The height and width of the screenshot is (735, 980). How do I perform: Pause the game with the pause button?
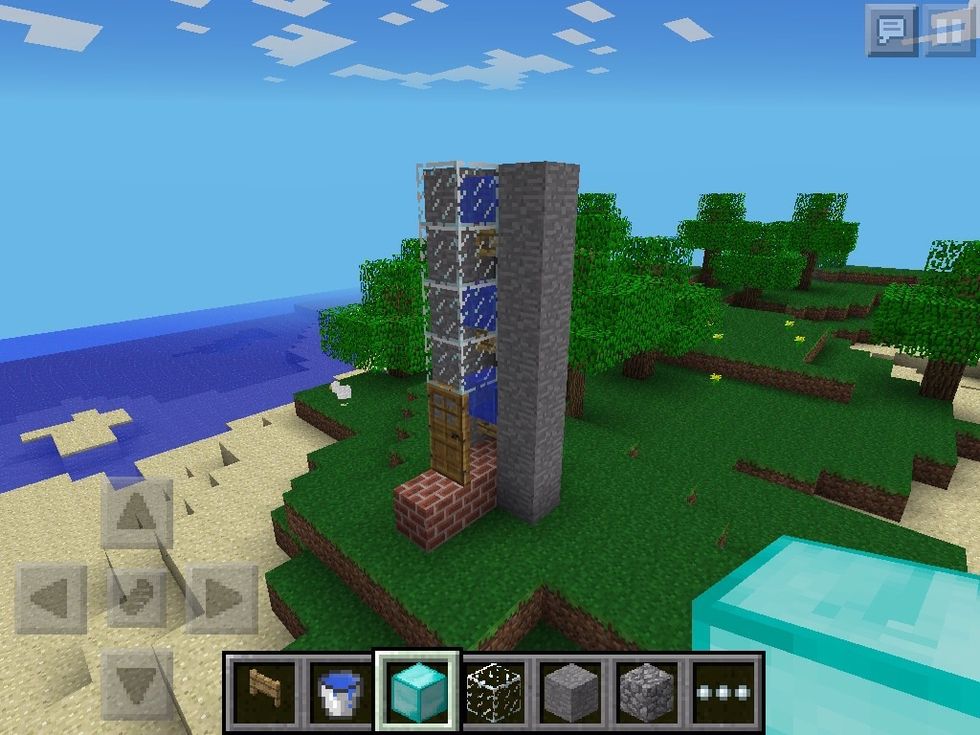[947, 29]
